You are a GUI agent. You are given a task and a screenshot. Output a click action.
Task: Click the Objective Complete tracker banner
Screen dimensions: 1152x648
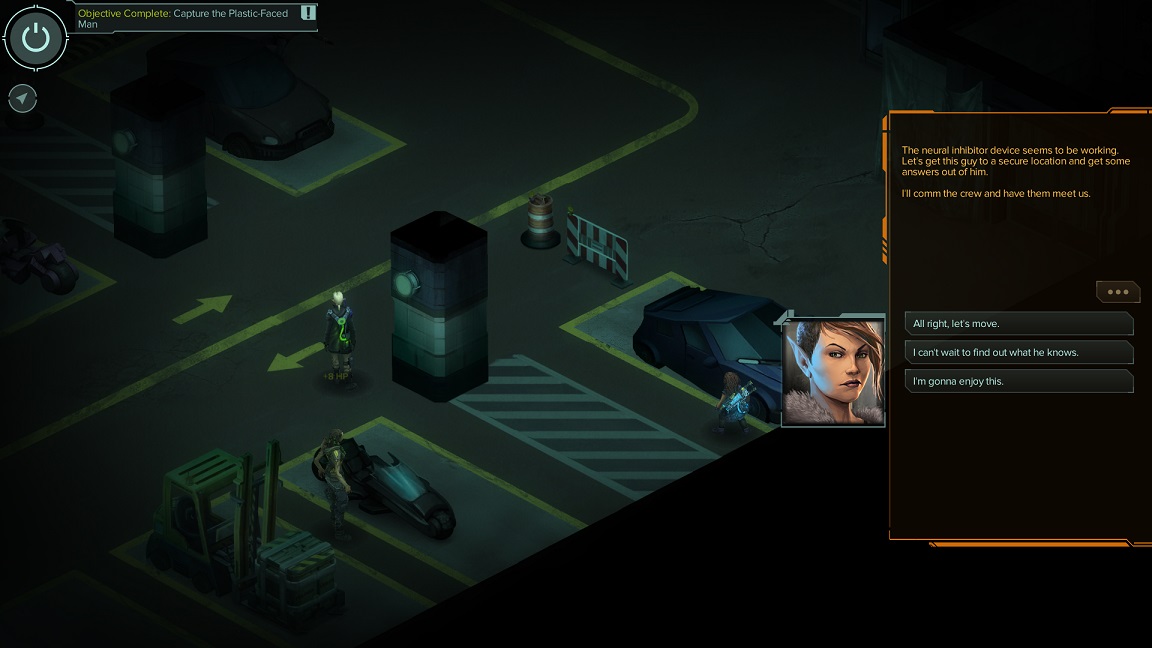click(185, 18)
